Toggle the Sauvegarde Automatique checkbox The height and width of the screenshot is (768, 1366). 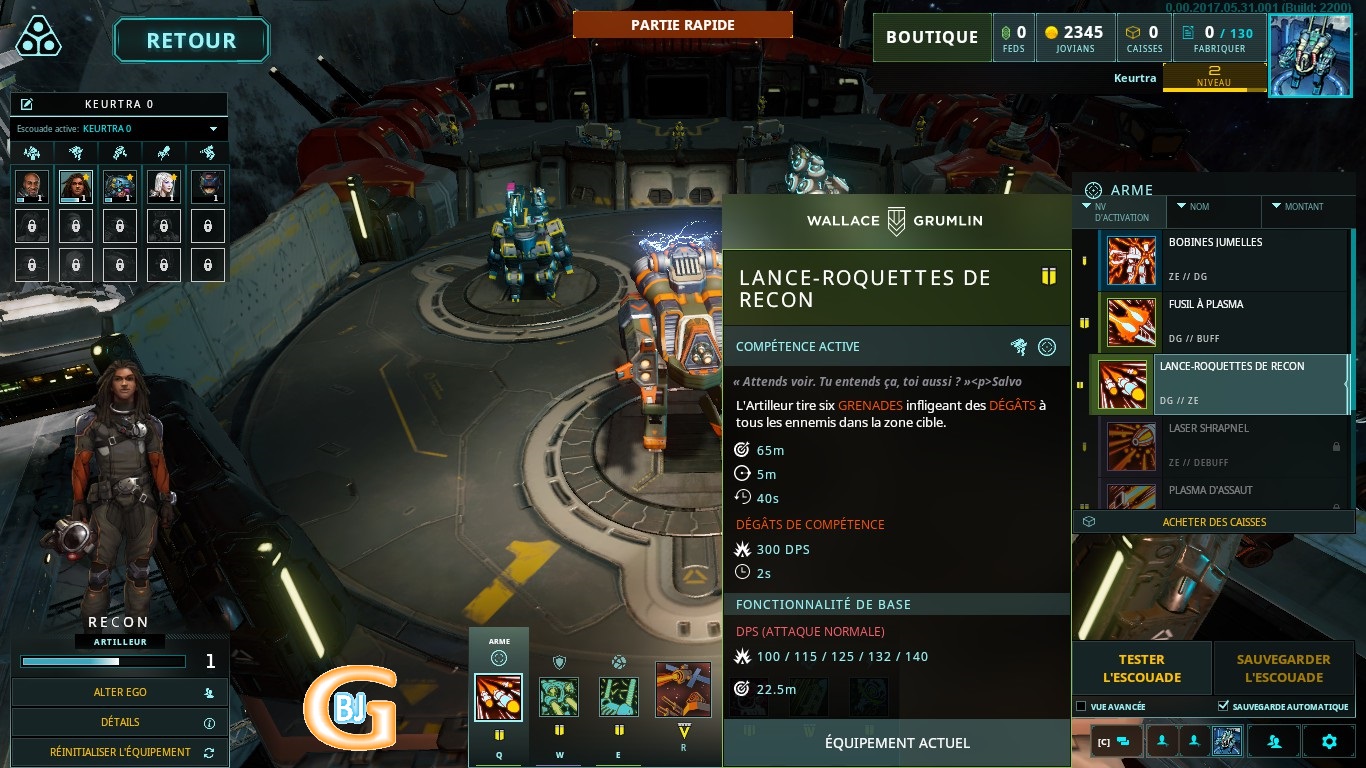point(1223,707)
